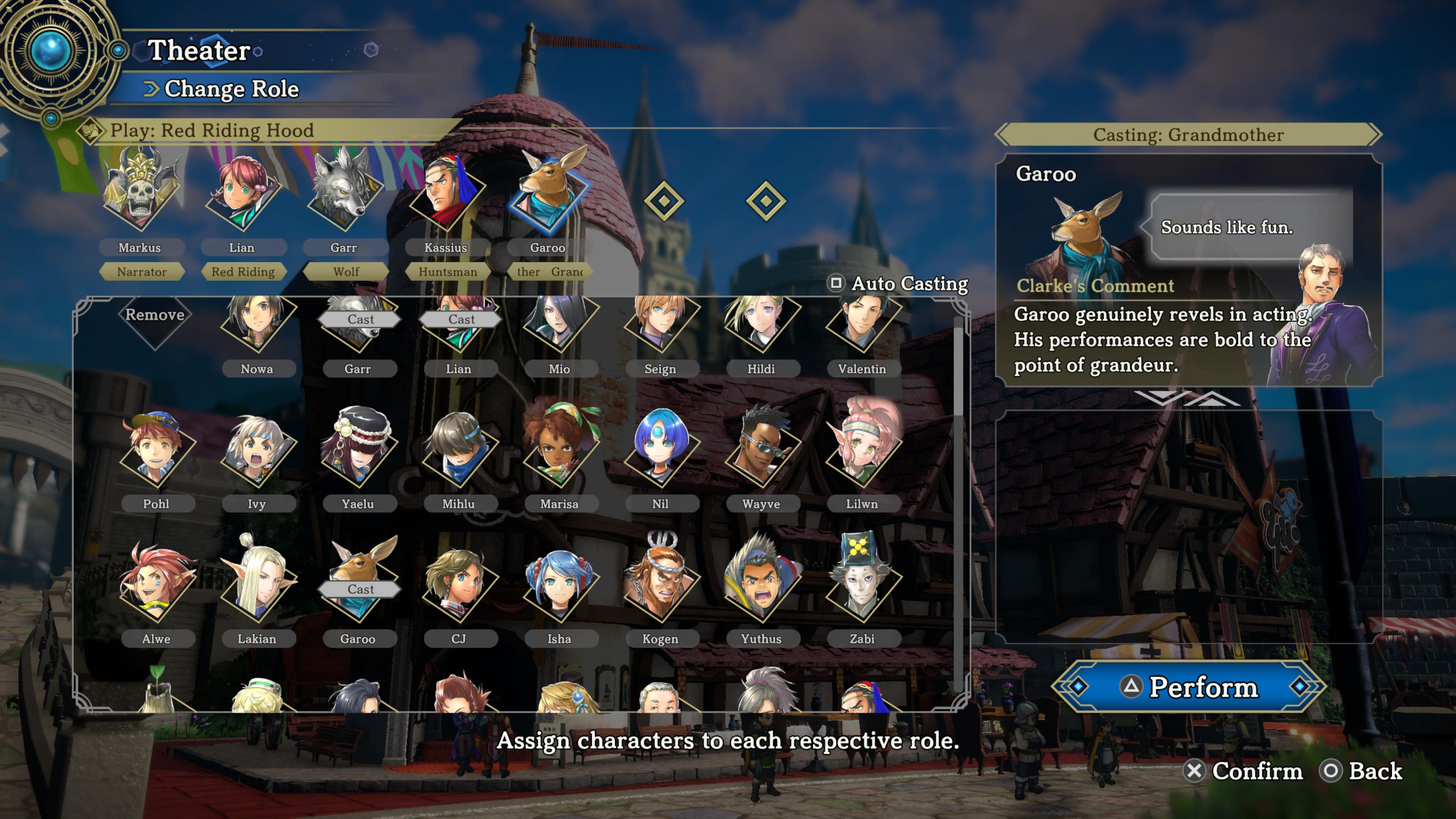The image size is (1456, 819).
Task: Pick Lilwn's portrait
Action: pos(861,452)
